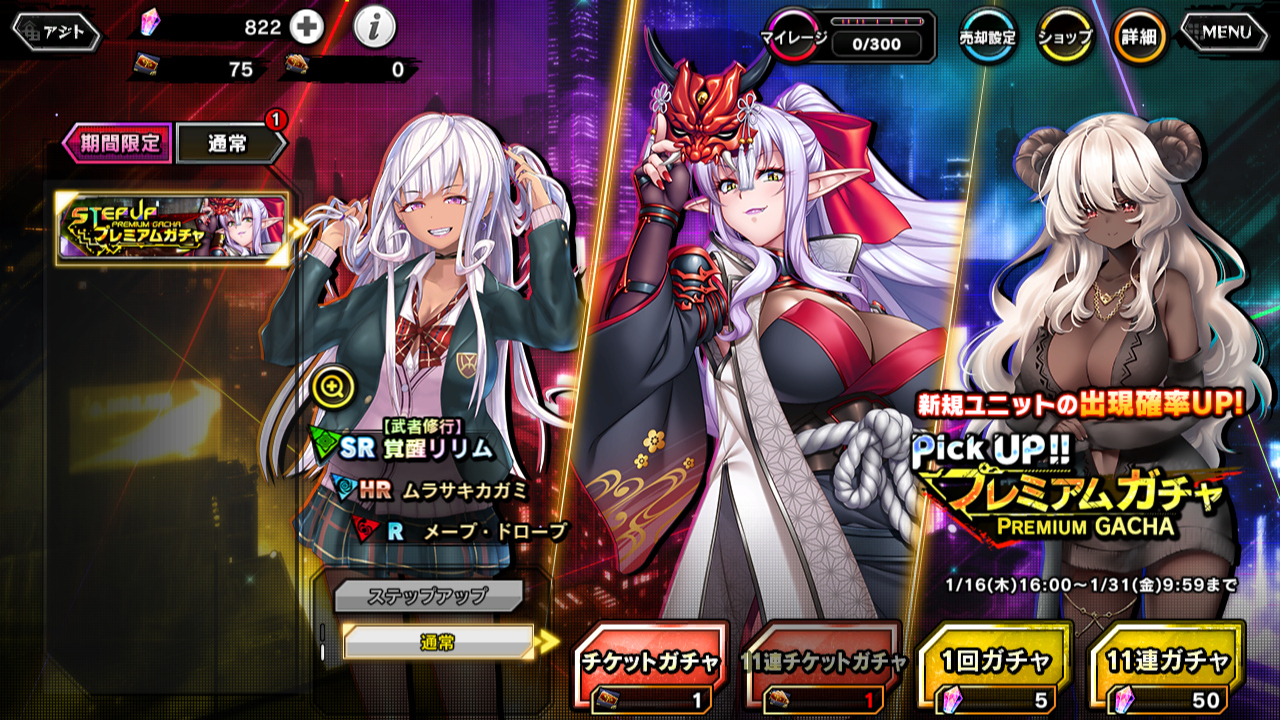This screenshot has width=1280, height=720.
Task: Choose the 通常 option below ステップアップ
Action: click(x=438, y=642)
